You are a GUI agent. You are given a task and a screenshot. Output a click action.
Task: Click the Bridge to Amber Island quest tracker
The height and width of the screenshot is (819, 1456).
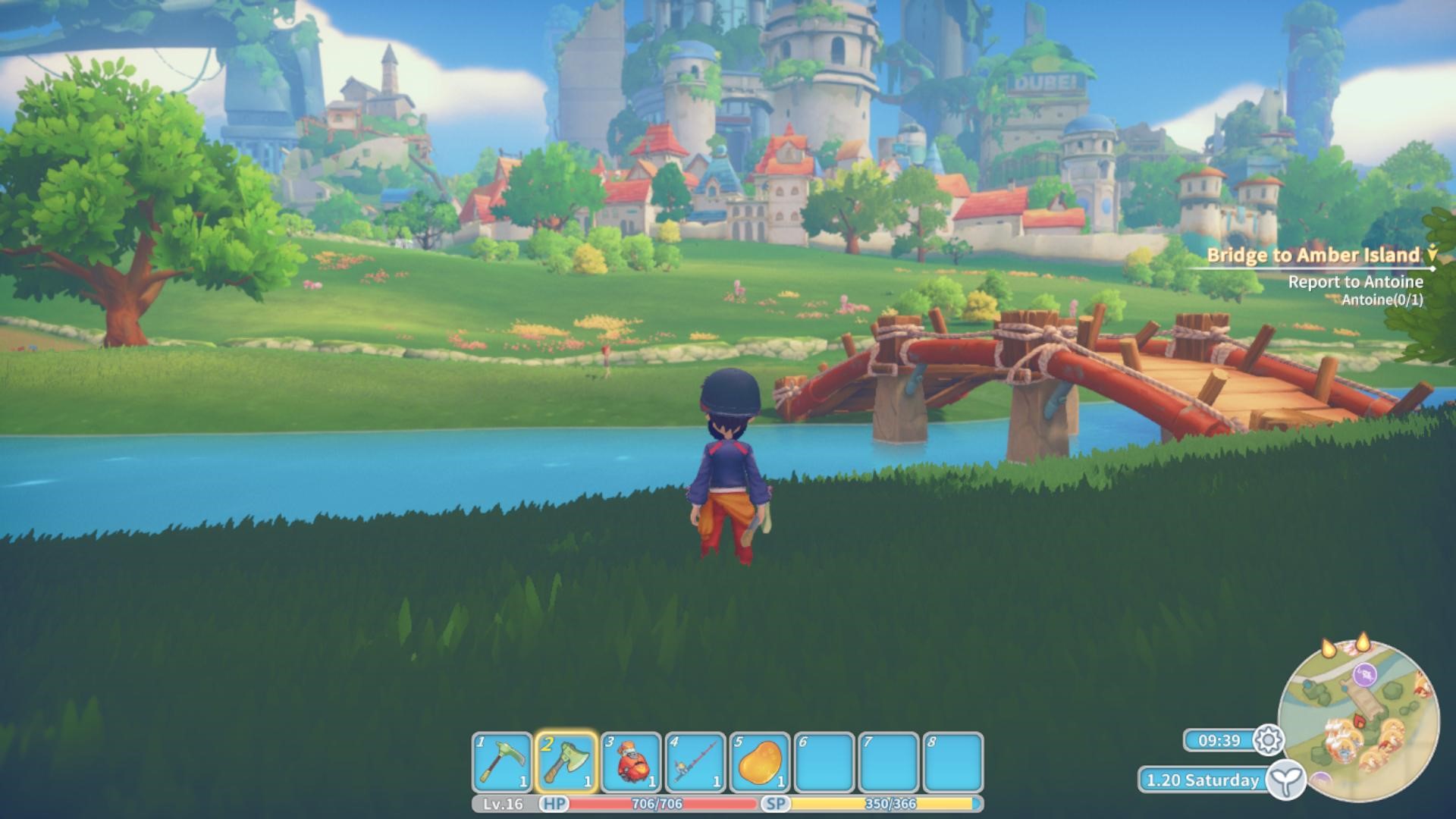[x=1312, y=256]
